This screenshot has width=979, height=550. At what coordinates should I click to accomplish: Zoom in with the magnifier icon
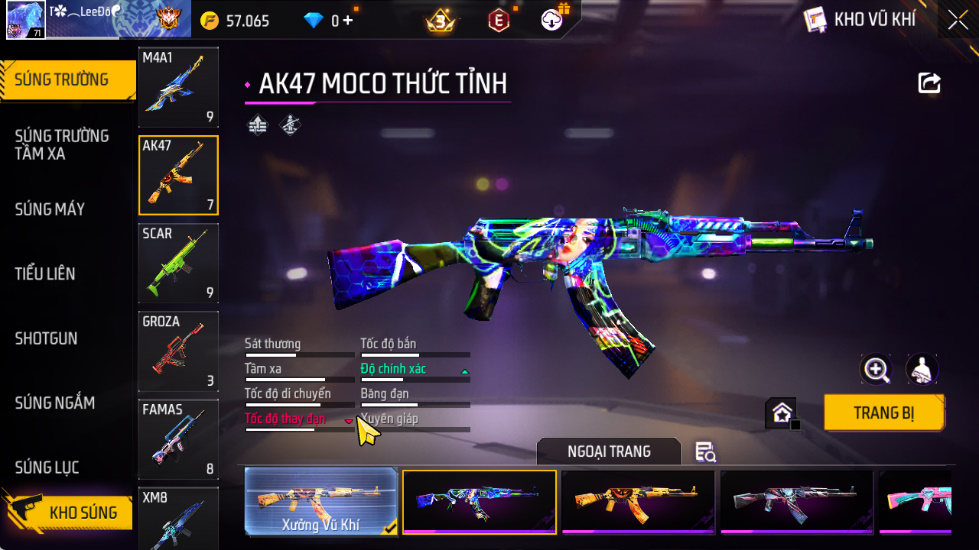point(876,369)
